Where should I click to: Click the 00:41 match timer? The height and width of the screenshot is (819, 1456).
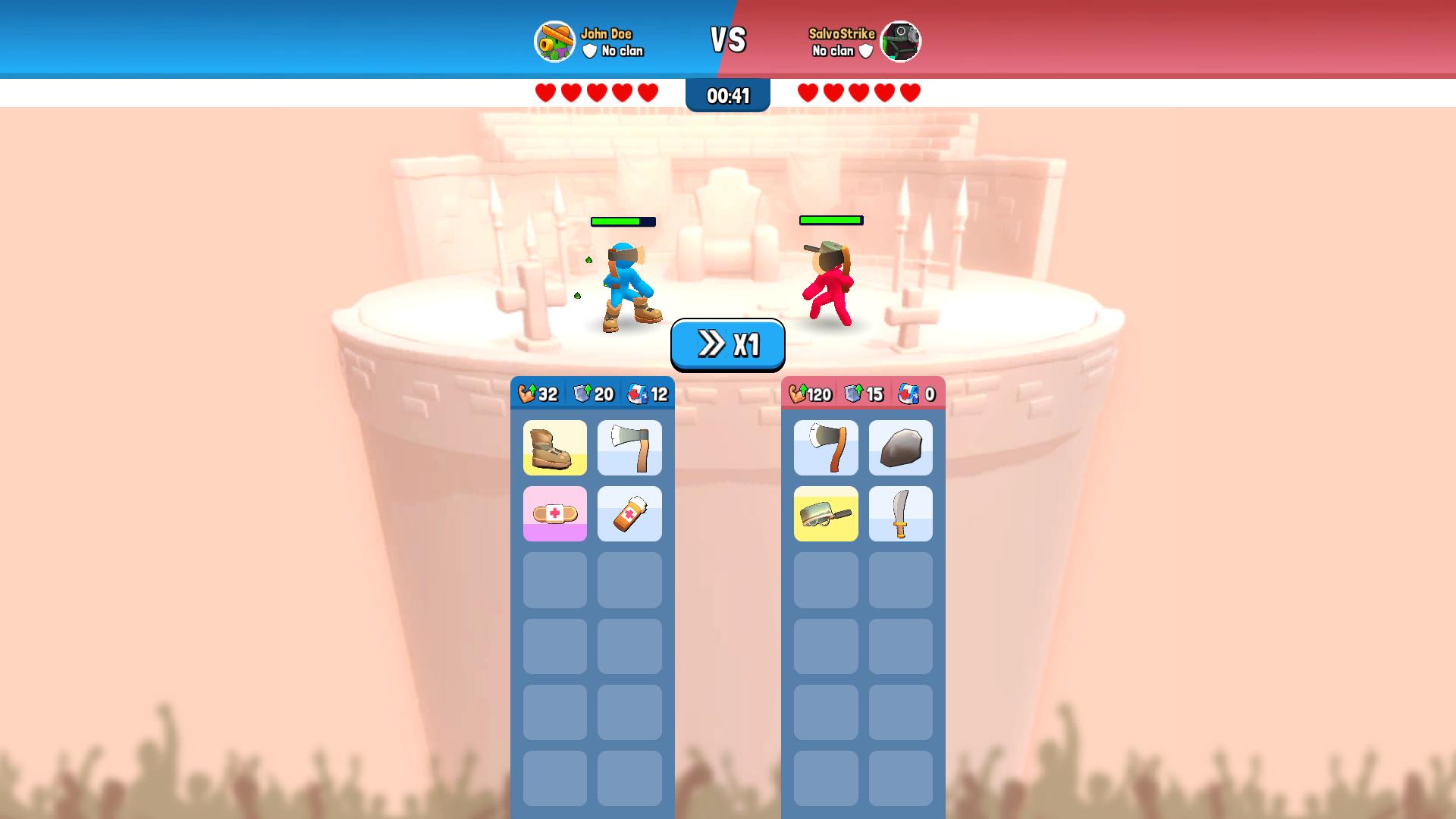(x=726, y=96)
